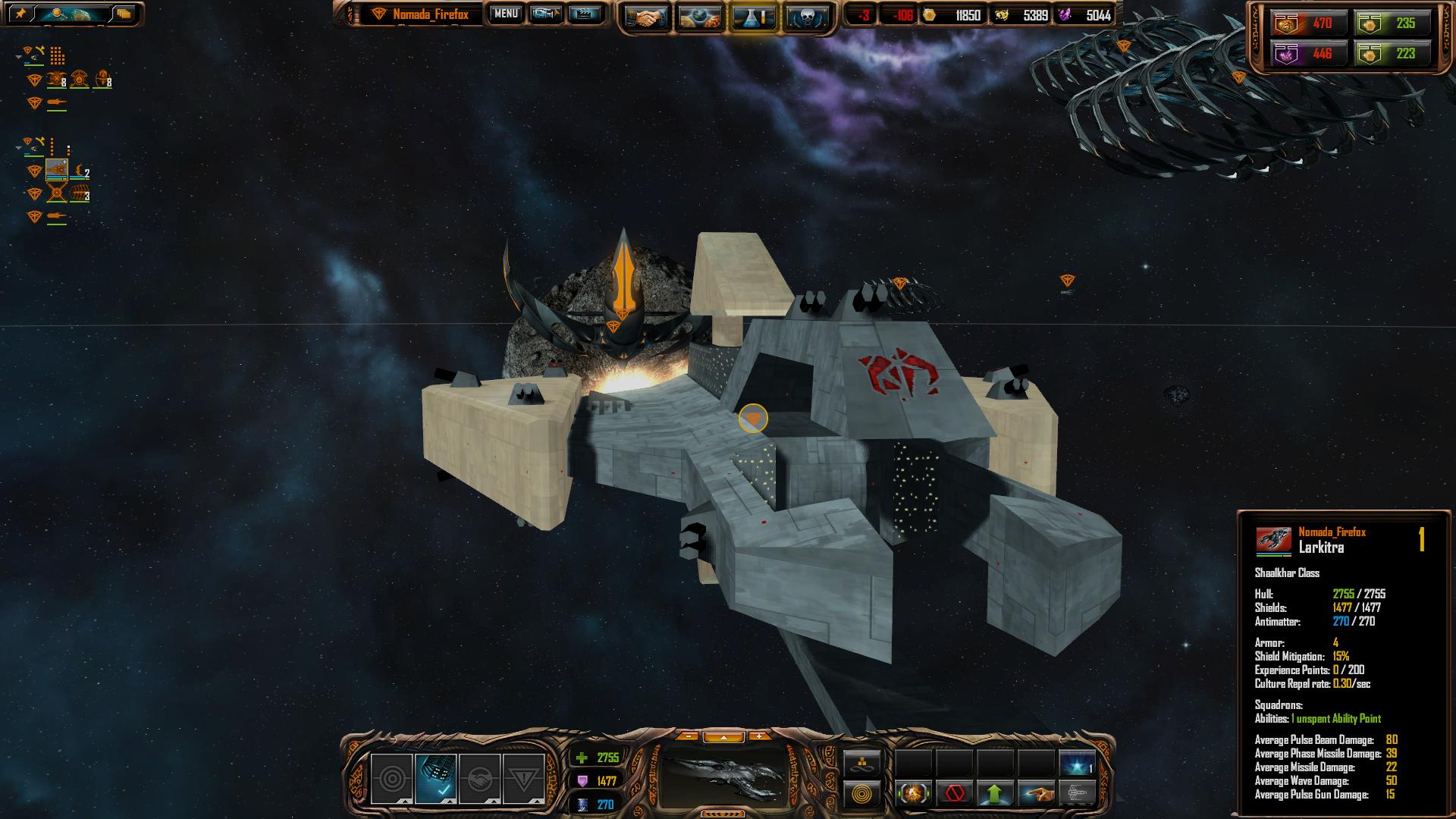Select the handshake stance slot
1456x819 pixels.
coord(479,779)
